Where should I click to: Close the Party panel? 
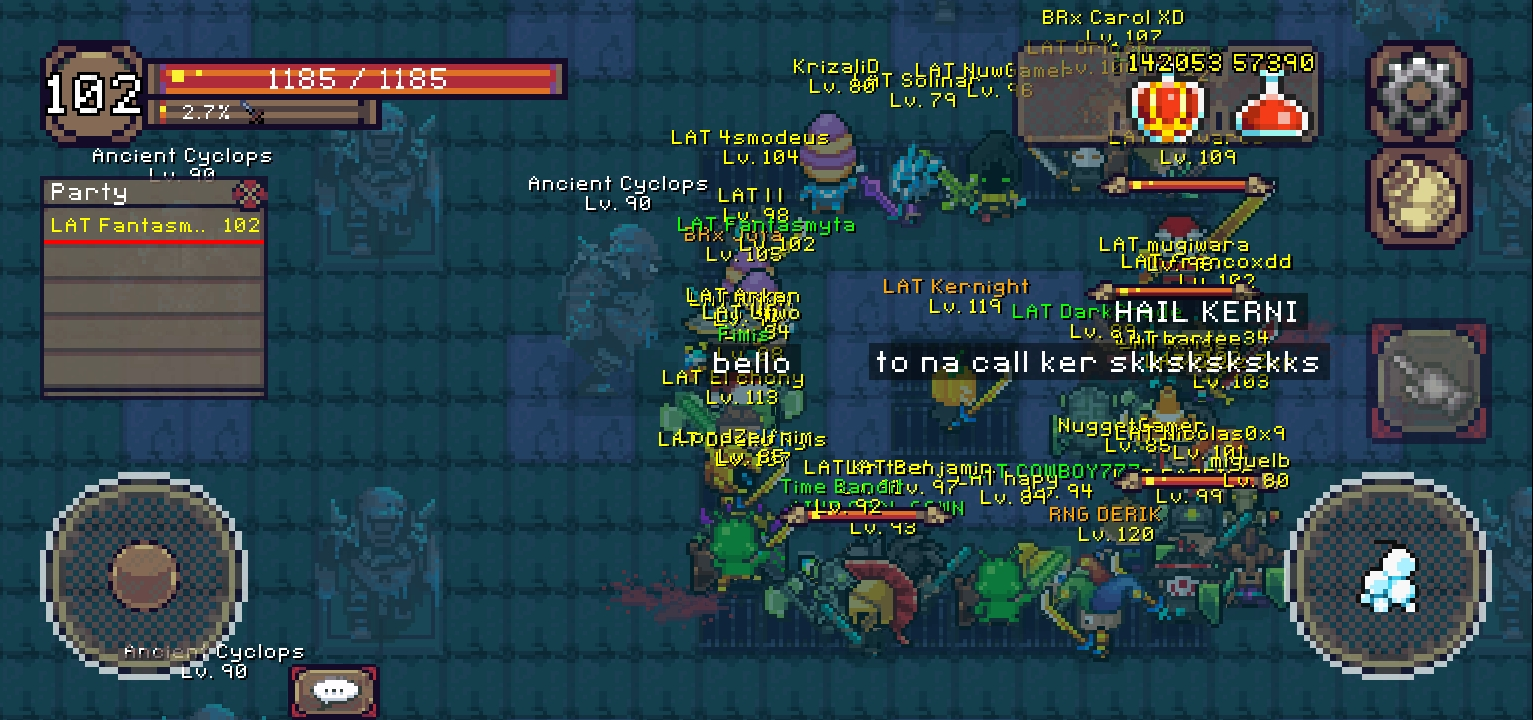[x=247, y=192]
